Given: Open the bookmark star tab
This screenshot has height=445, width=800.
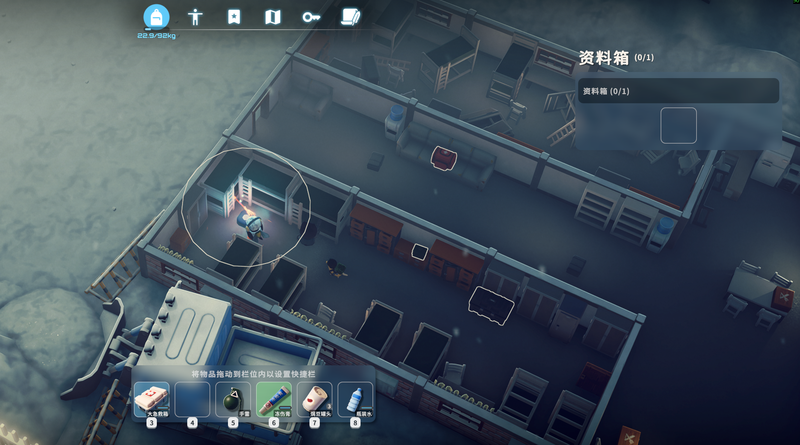Looking at the screenshot, I should [234, 17].
